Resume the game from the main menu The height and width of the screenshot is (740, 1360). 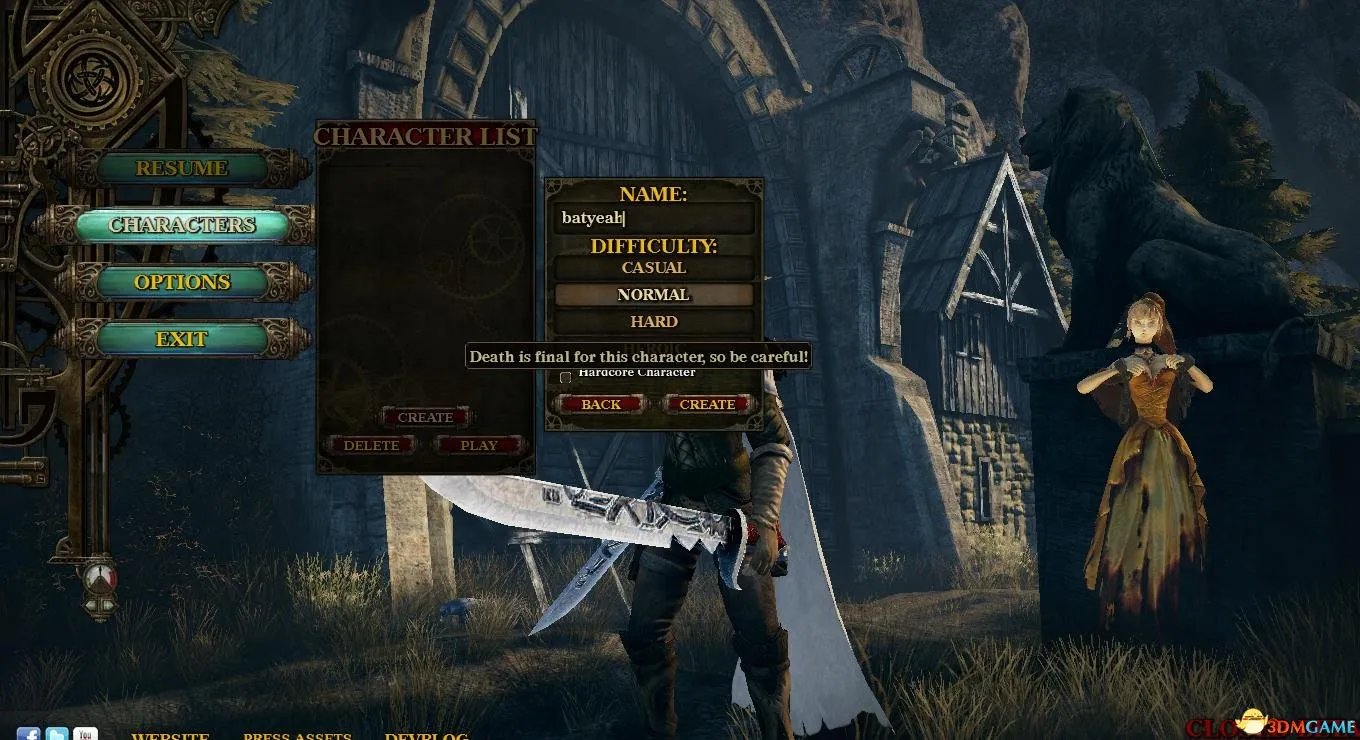182,168
